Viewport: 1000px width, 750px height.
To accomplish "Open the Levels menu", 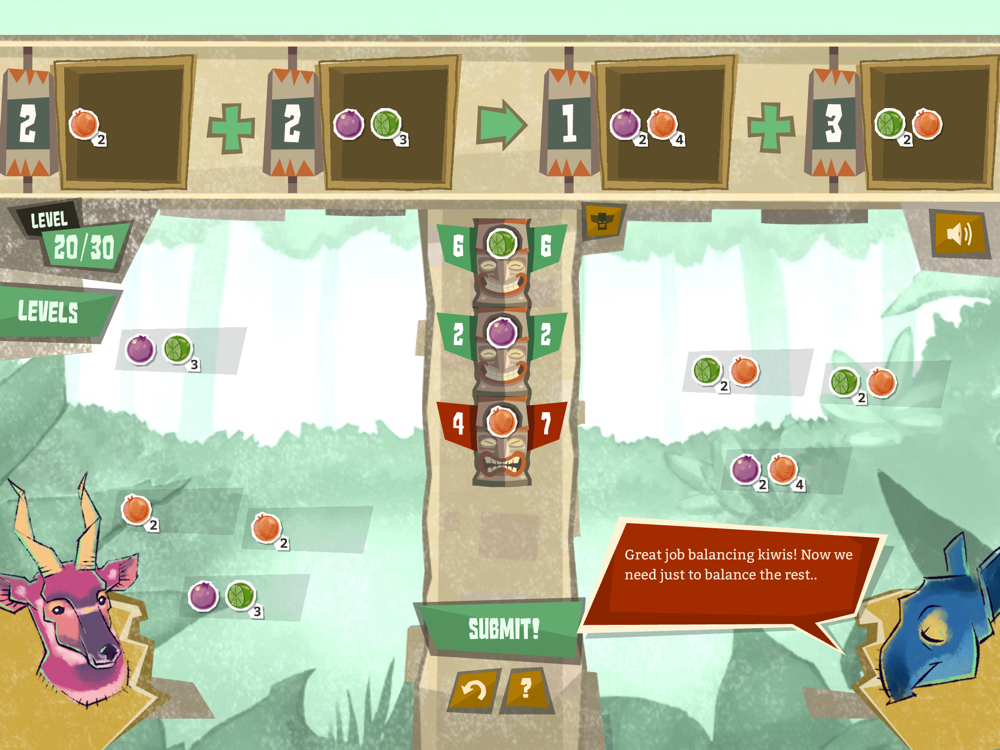I will tap(50, 311).
